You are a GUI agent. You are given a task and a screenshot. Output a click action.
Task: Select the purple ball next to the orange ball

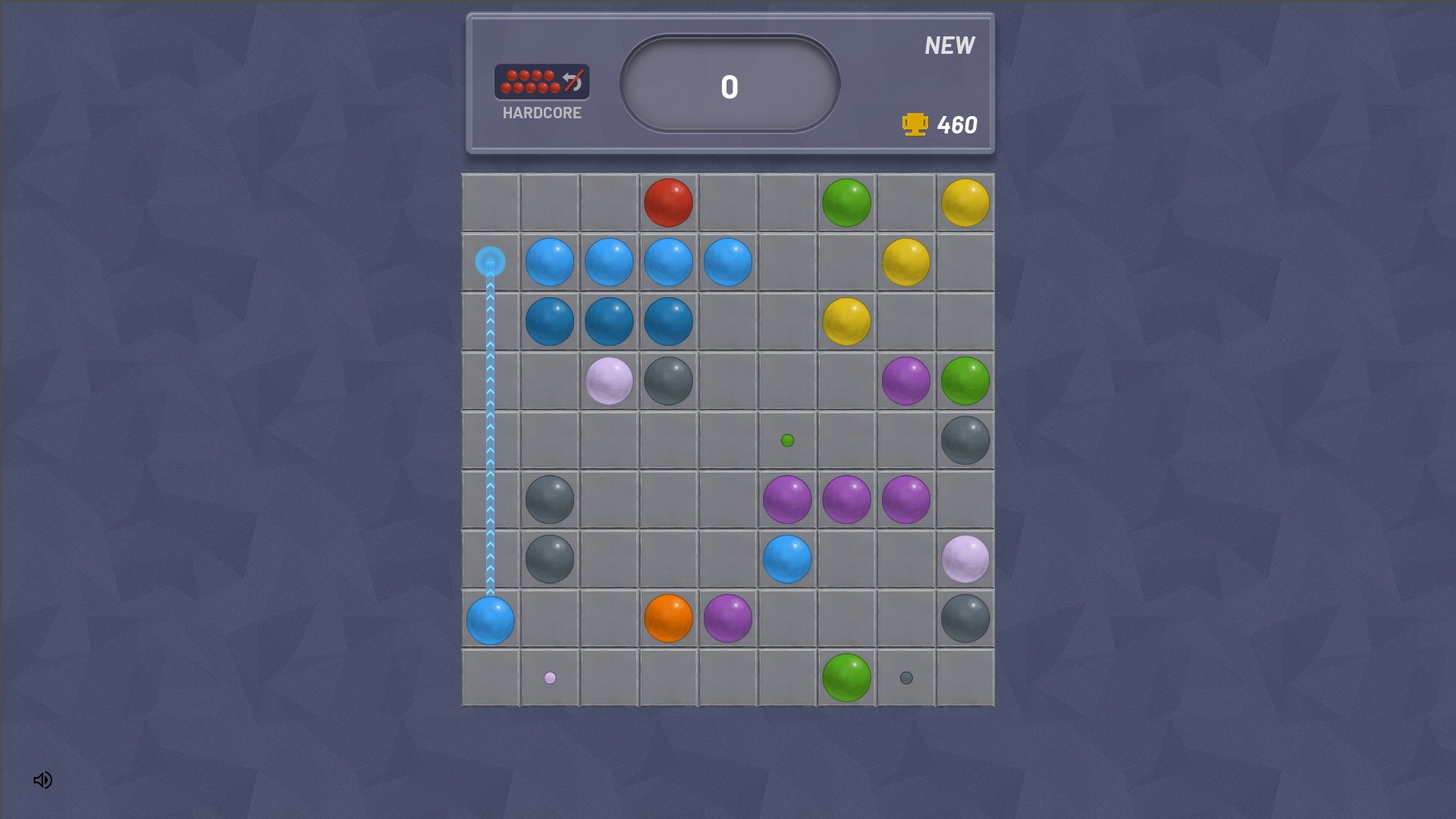pos(727,619)
